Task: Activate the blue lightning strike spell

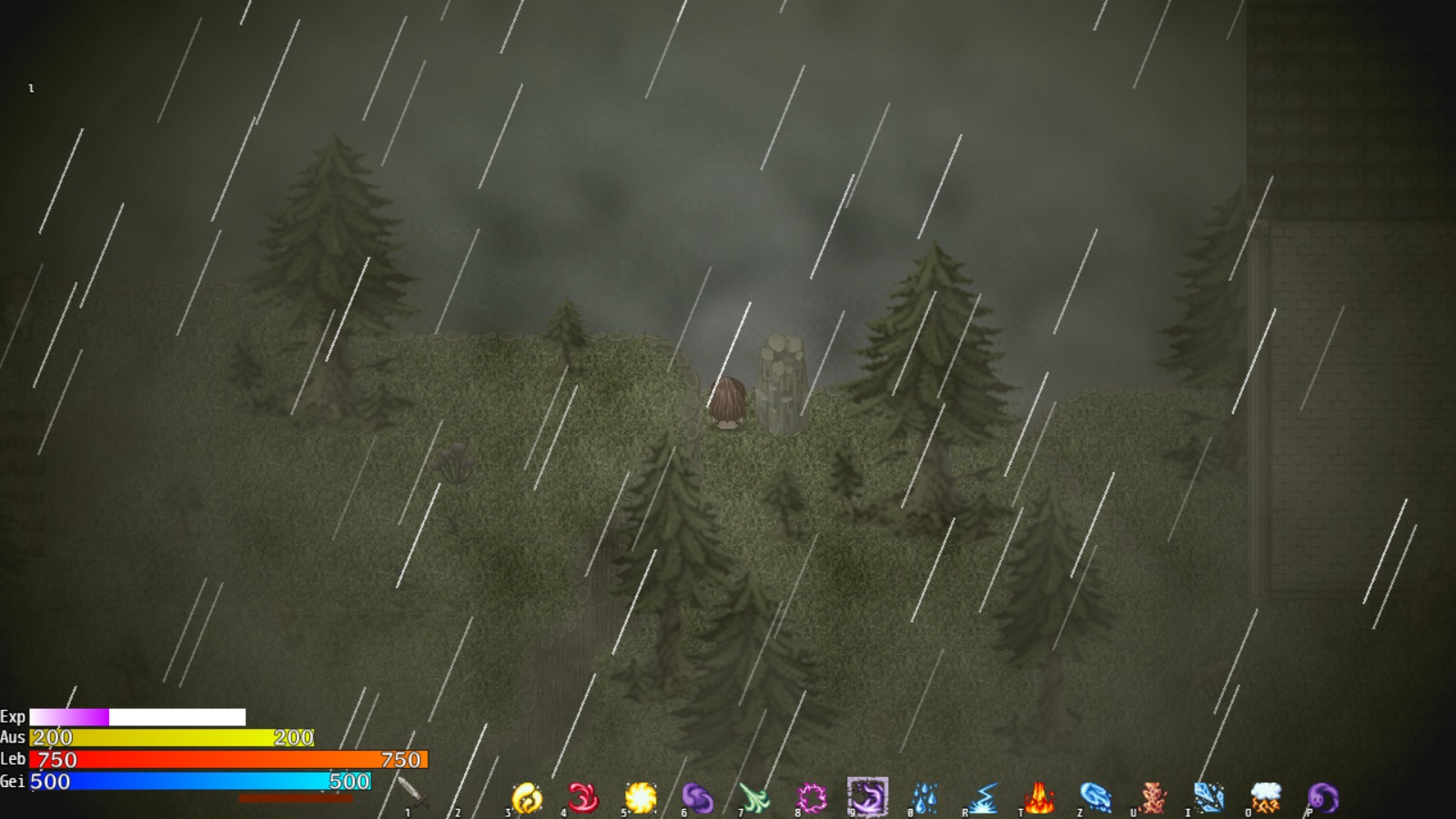Action: click(982, 798)
